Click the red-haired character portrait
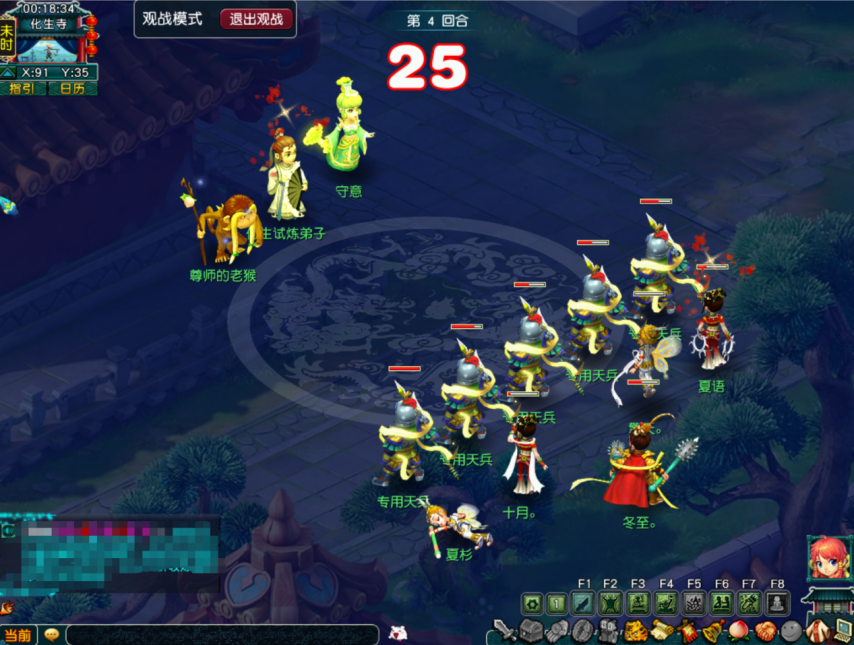 (828, 558)
